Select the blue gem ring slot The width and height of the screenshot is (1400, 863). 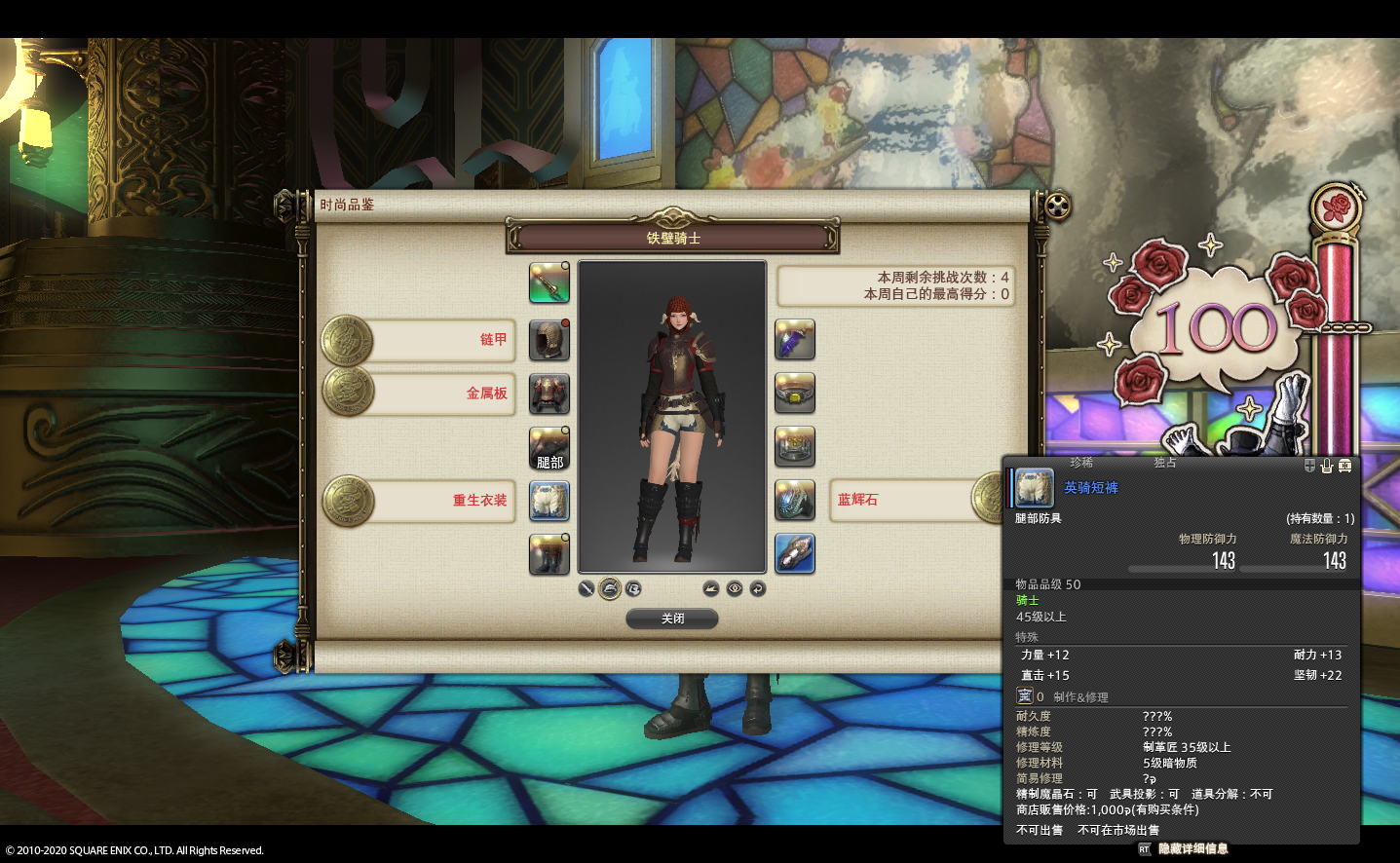pyautogui.click(x=795, y=501)
